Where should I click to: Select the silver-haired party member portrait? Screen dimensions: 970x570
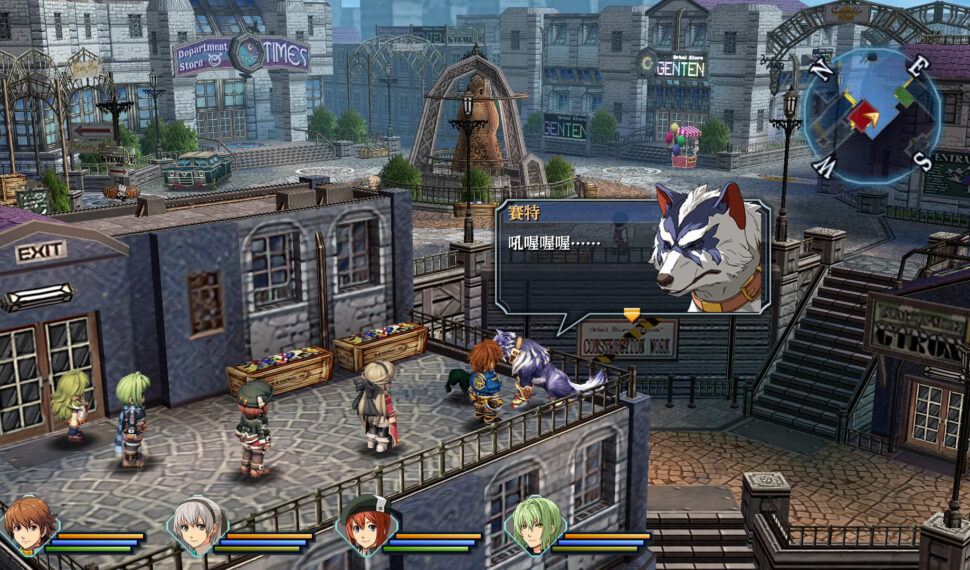tap(196, 525)
